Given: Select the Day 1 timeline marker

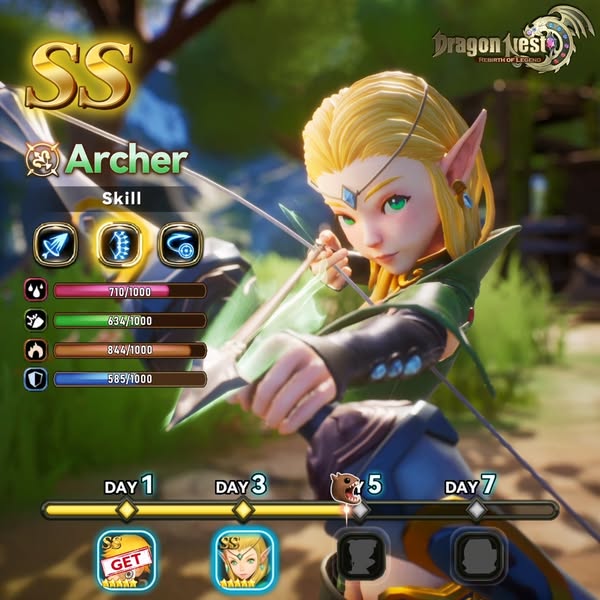Looking at the screenshot, I should coord(126,510).
